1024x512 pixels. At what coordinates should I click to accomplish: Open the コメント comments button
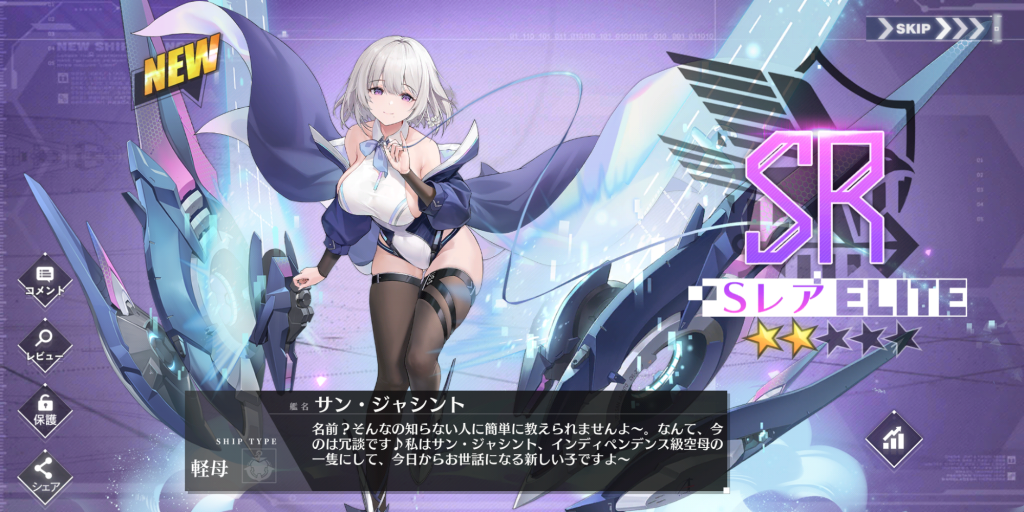click(x=45, y=278)
